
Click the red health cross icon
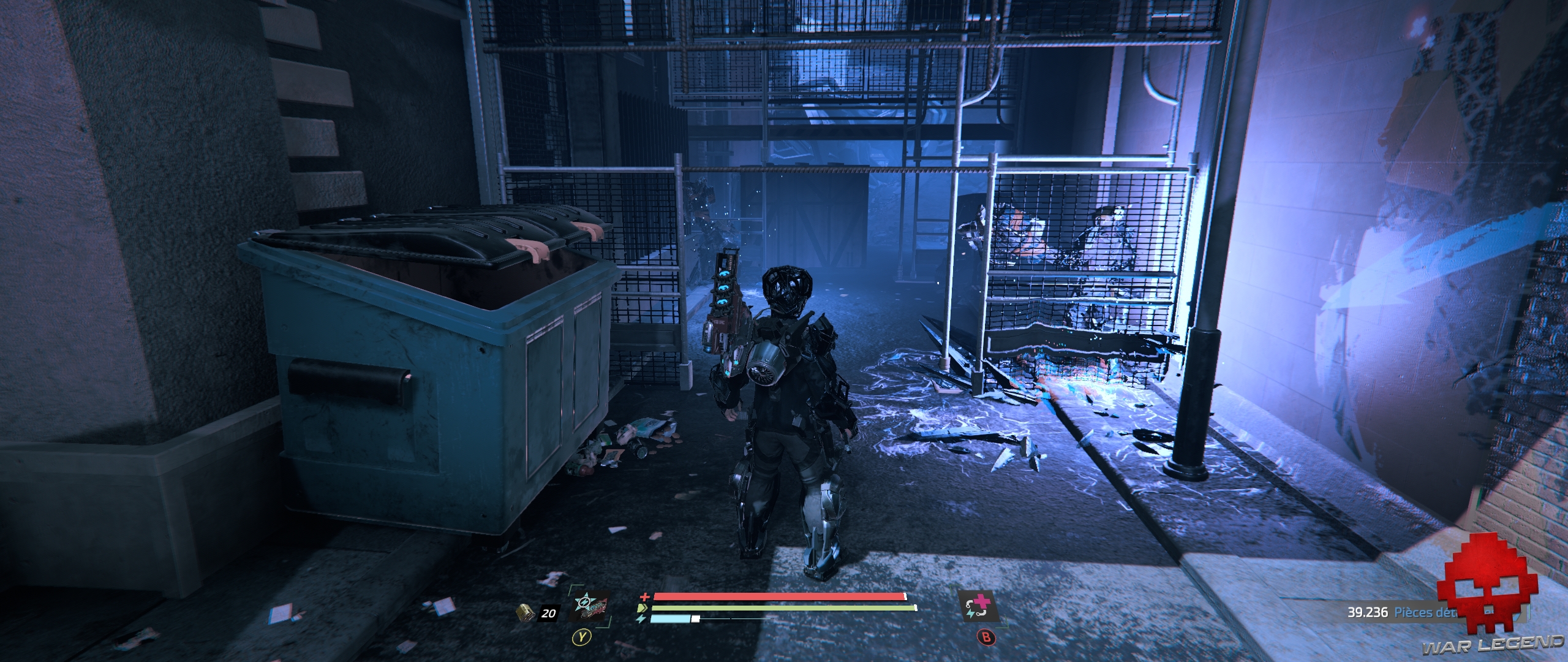[645, 596]
